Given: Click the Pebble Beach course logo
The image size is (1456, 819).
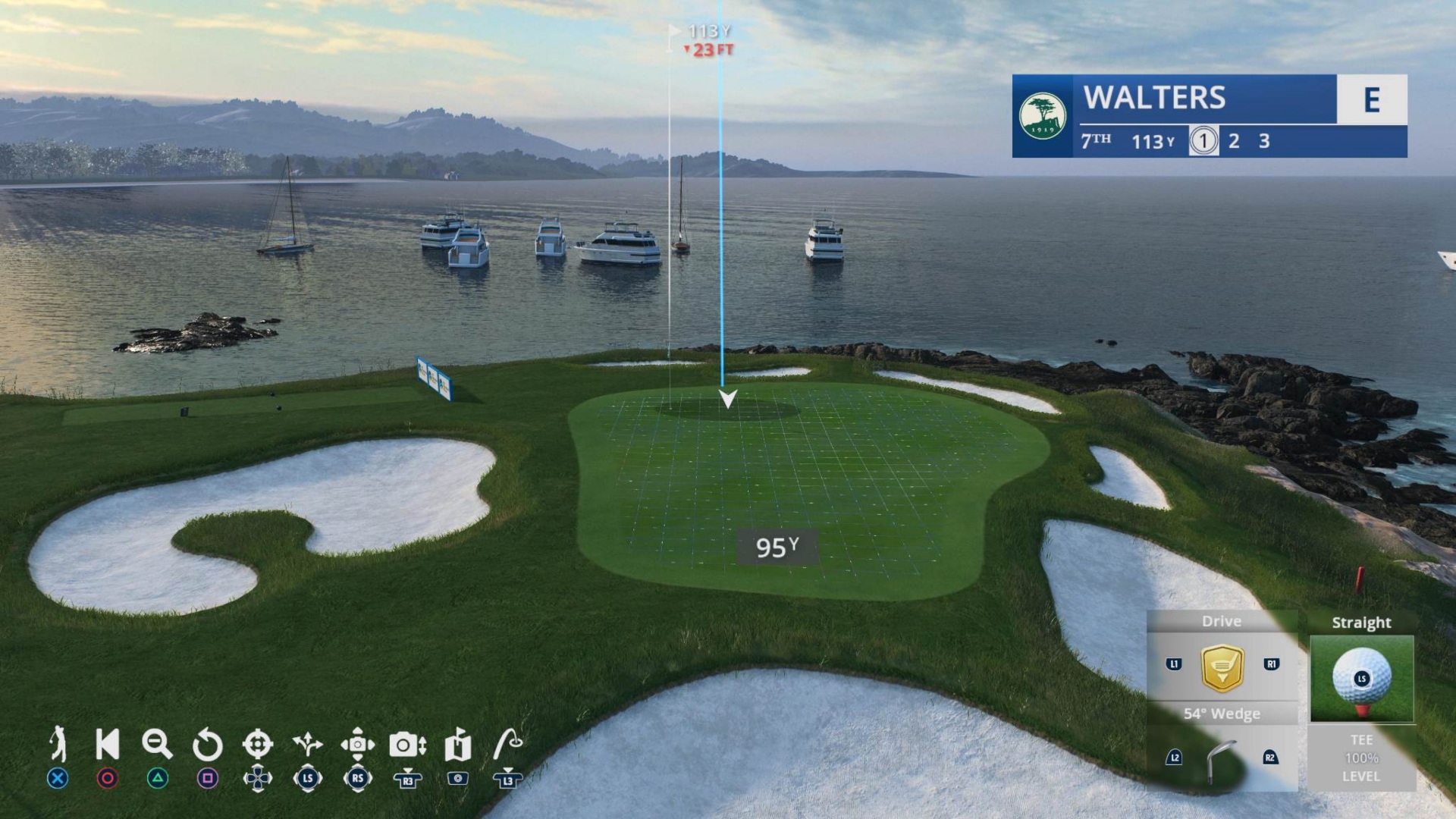Looking at the screenshot, I should click(1042, 116).
